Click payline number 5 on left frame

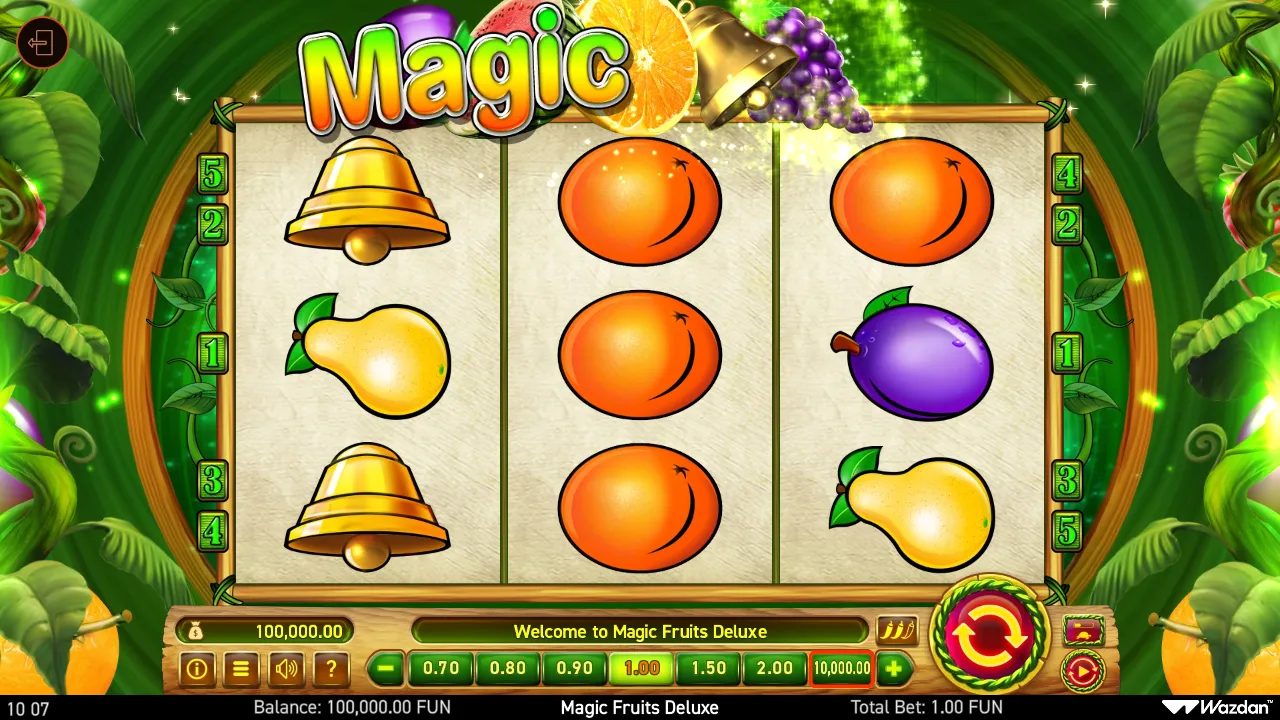210,175
